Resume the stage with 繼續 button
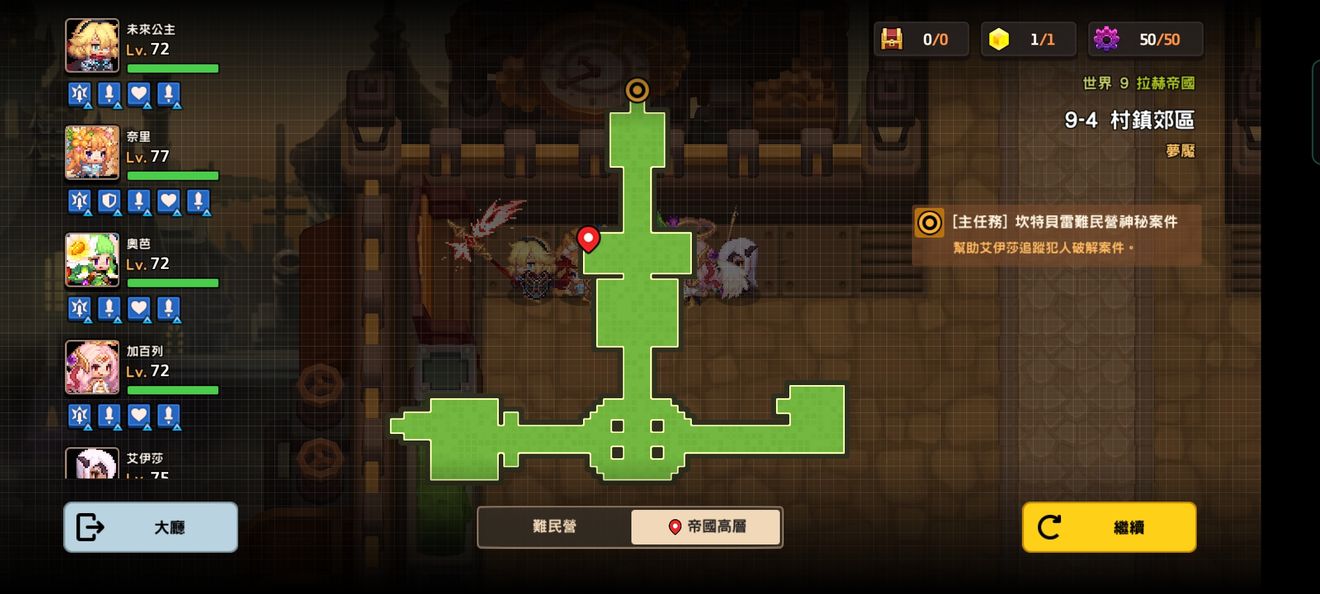The height and width of the screenshot is (594, 1320). tap(1109, 527)
